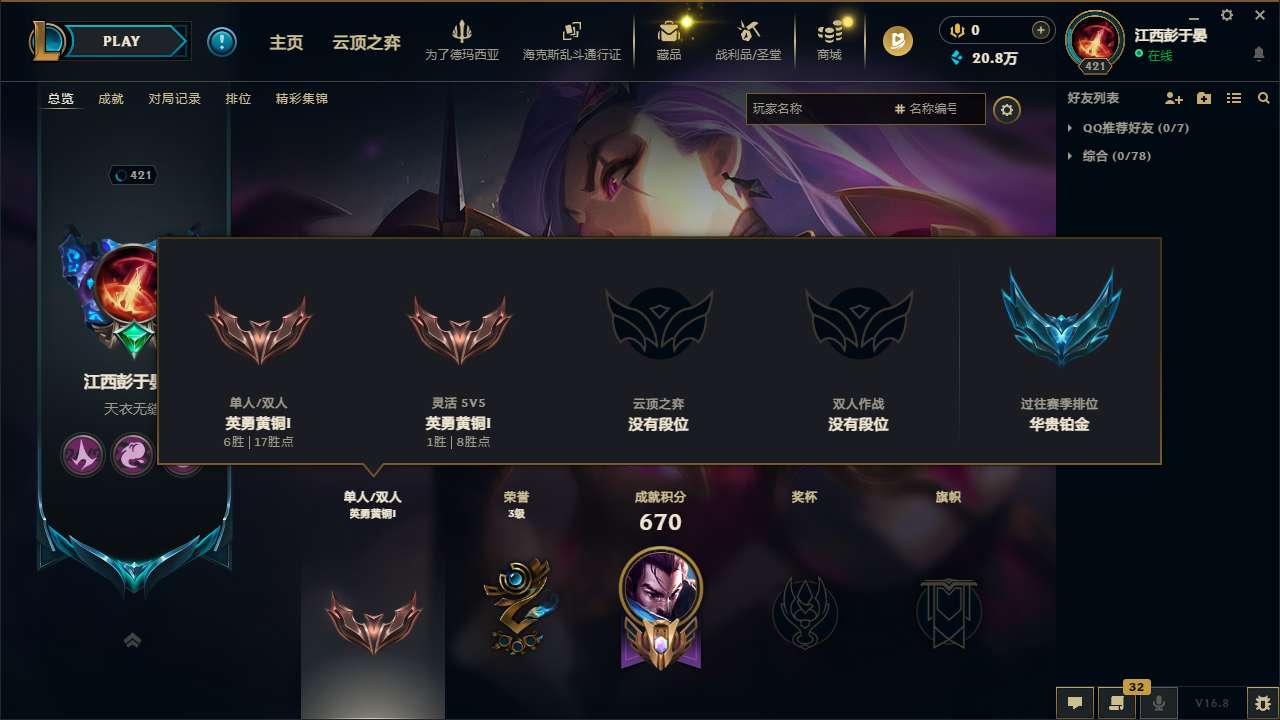Expand the QQ推荐好友 friends group
Screen dimensions: 1280x720
point(1133,128)
